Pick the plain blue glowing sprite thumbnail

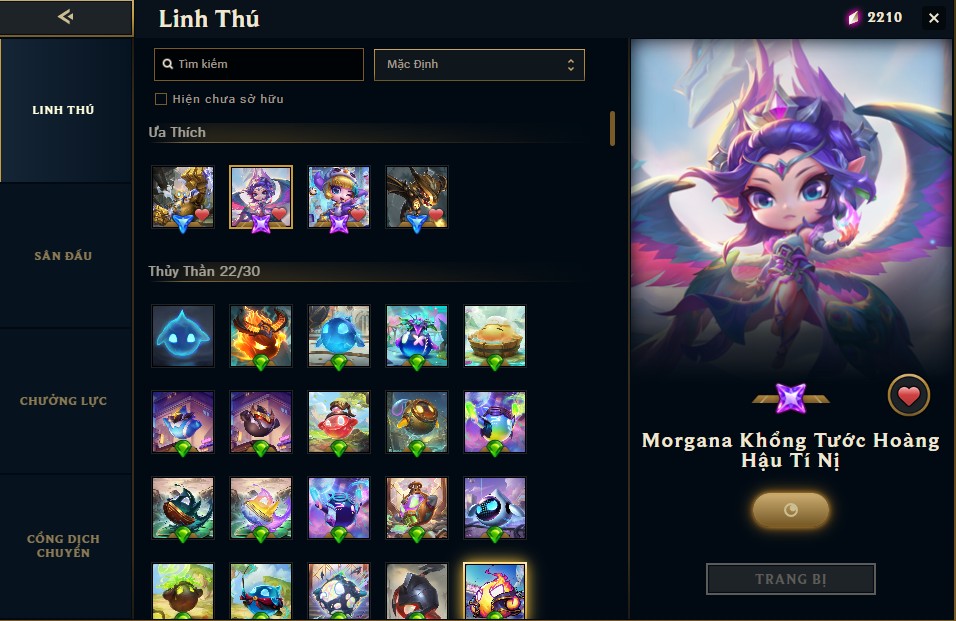click(x=182, y=335)
